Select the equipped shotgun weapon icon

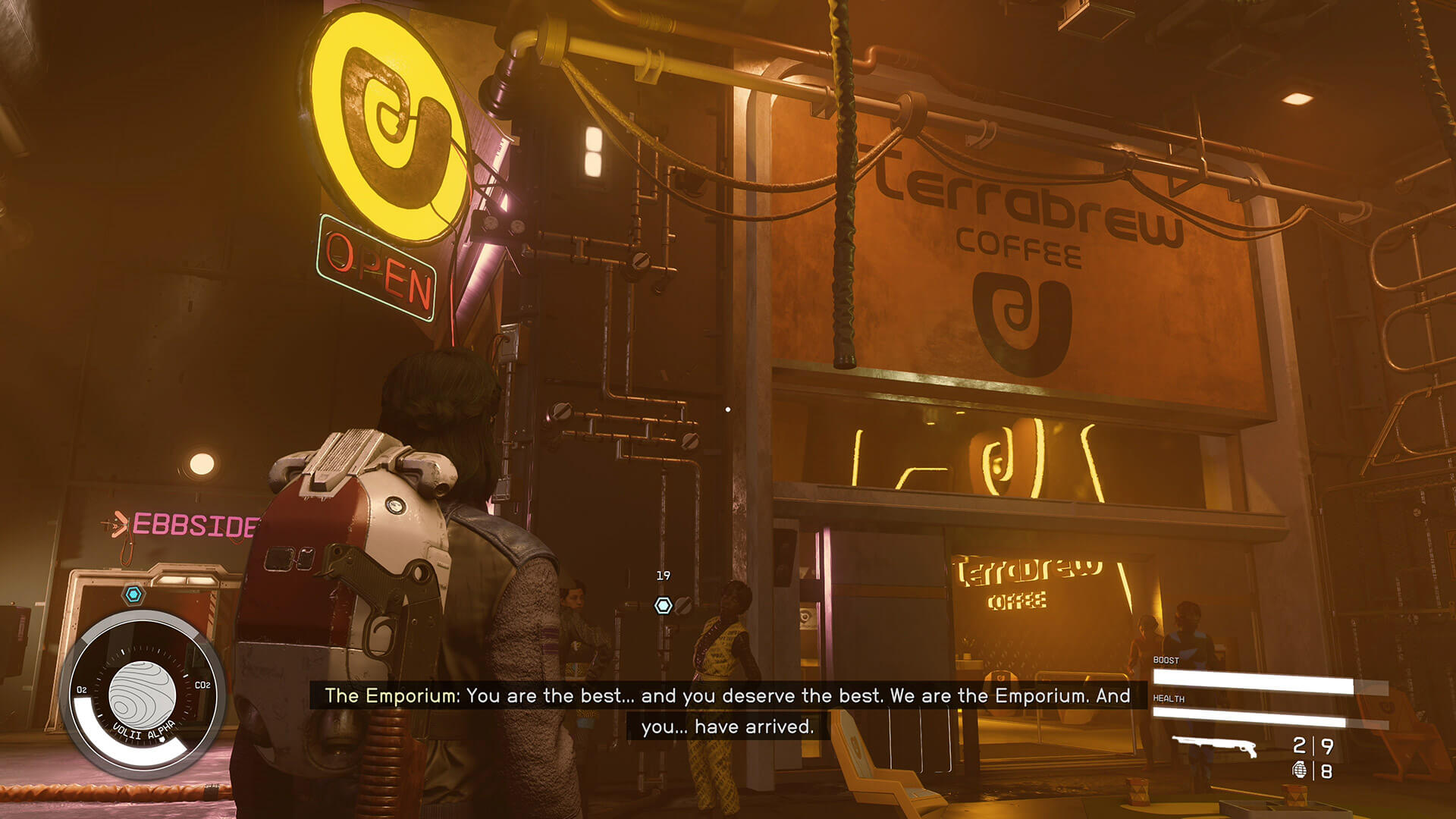coord(1214,746)
